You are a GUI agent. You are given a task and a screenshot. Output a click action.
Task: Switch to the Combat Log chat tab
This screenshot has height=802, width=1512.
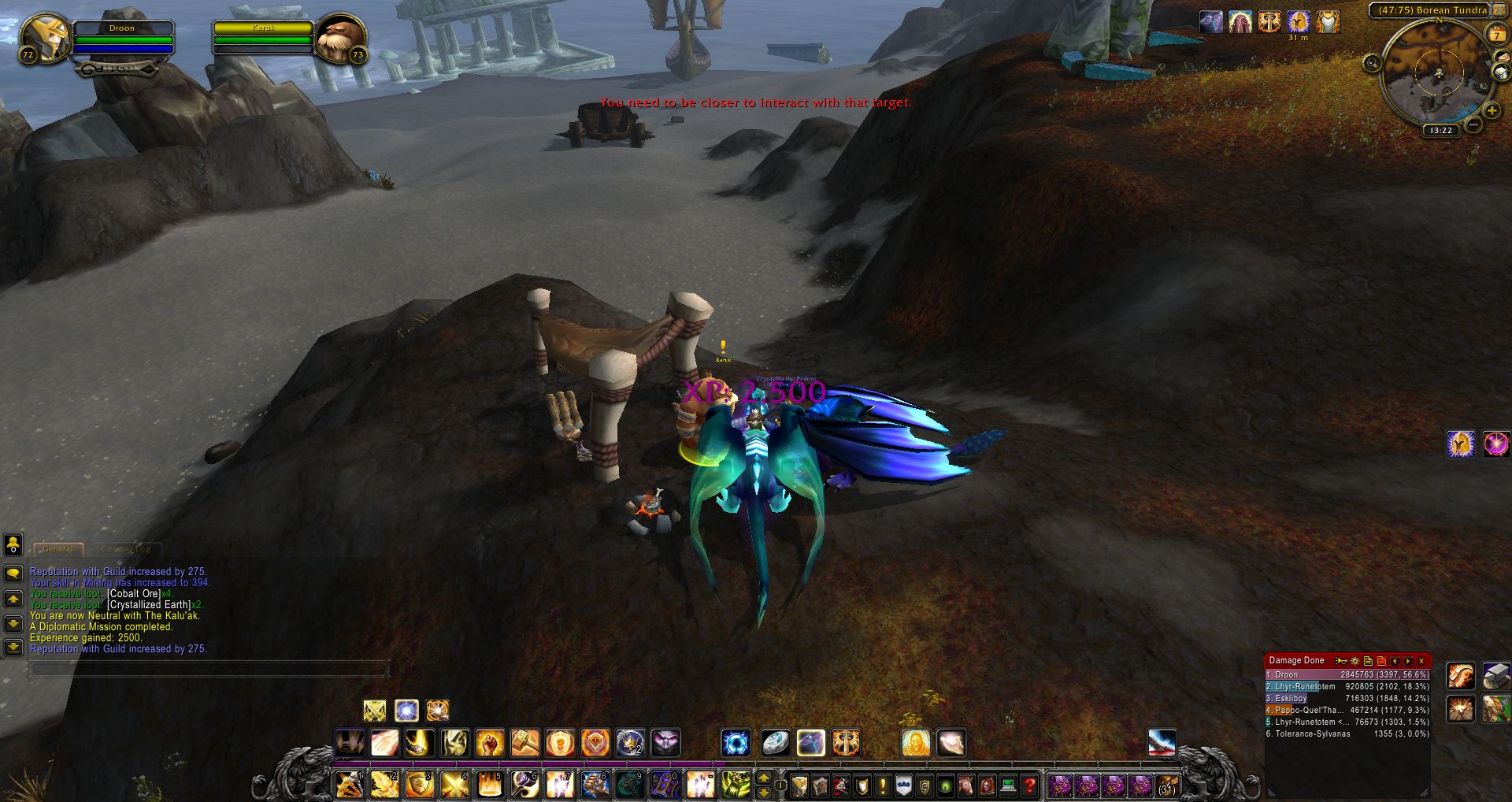point(125,549)
